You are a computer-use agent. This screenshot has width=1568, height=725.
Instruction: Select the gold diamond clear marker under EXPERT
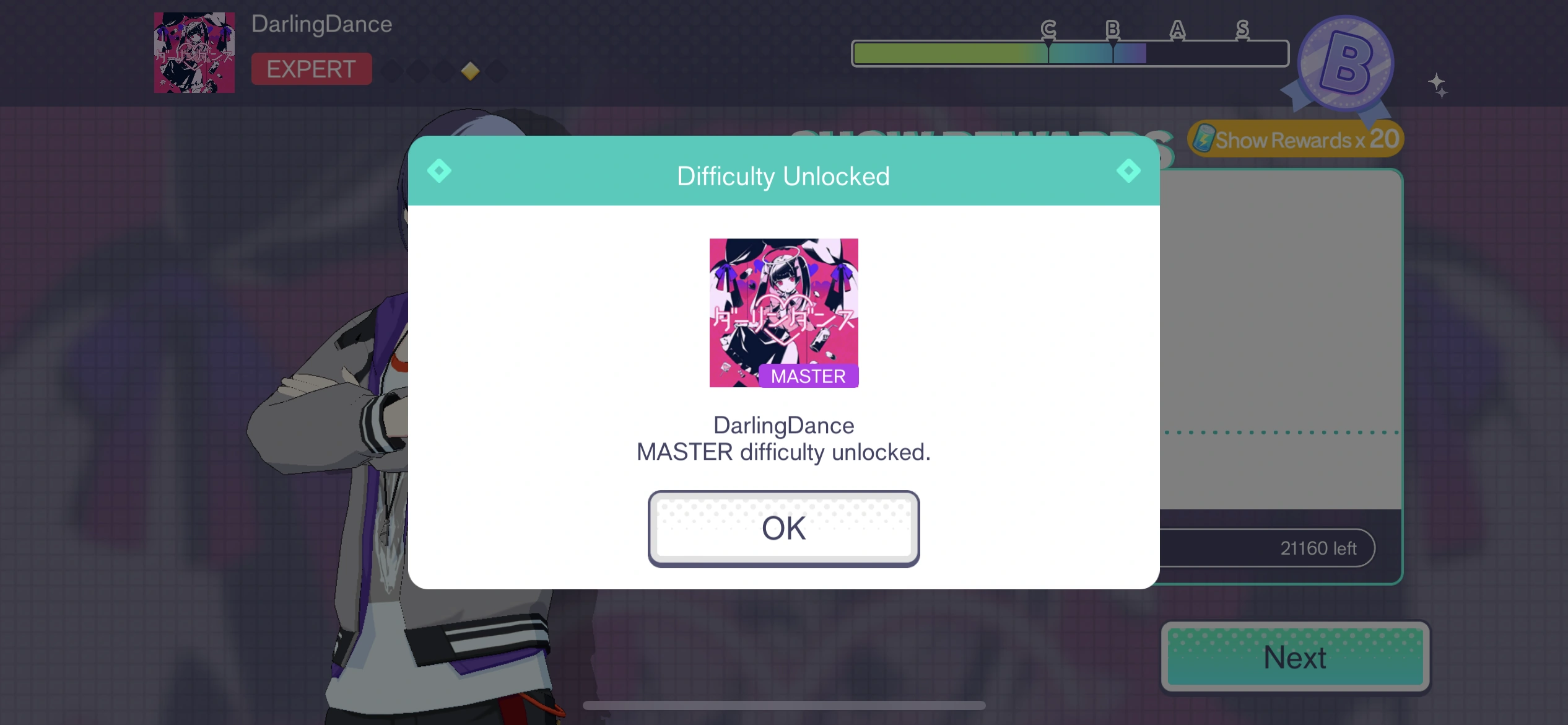pos(470,71)
